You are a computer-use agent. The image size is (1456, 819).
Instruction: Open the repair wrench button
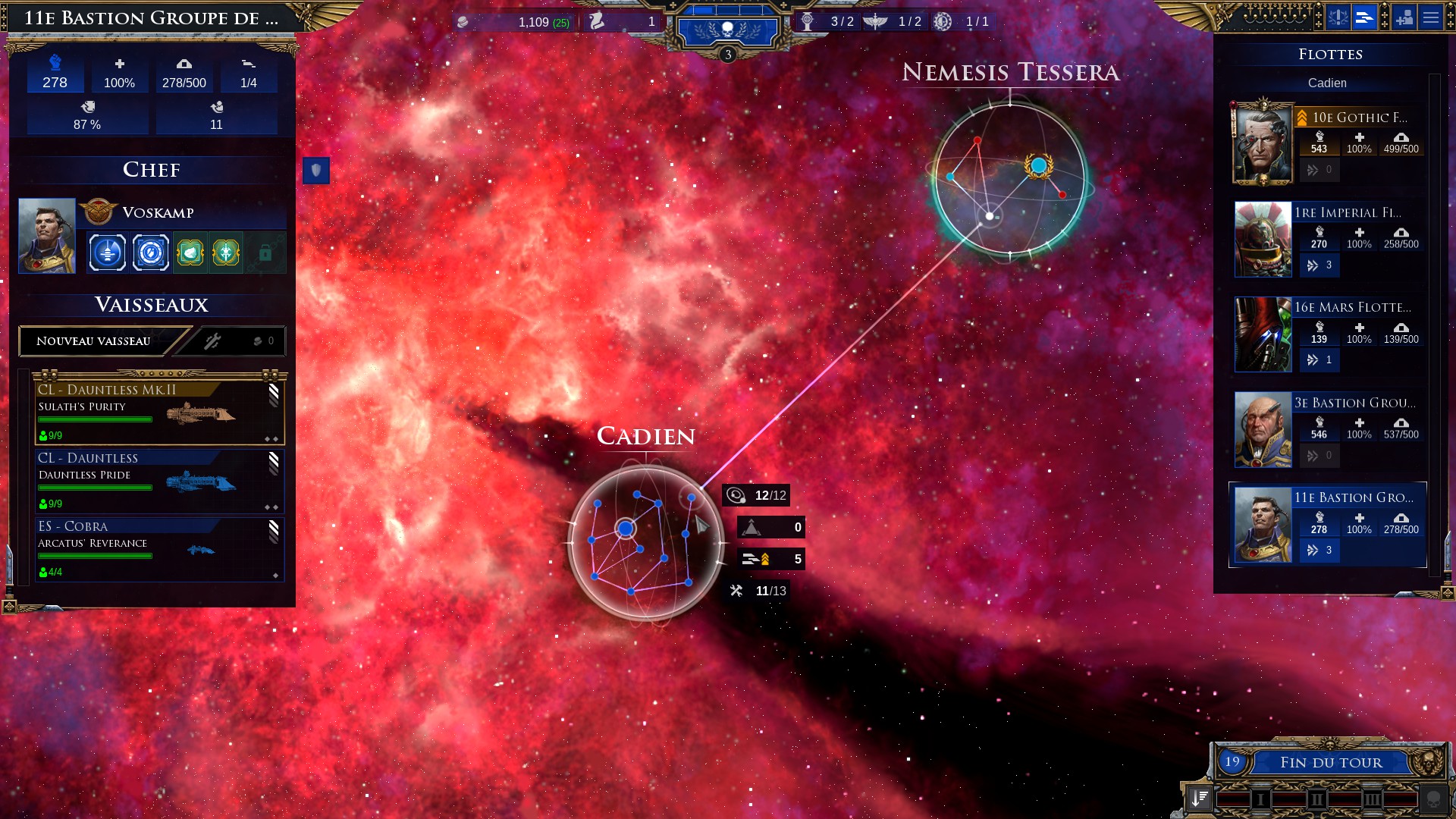[x=213, y=341]
